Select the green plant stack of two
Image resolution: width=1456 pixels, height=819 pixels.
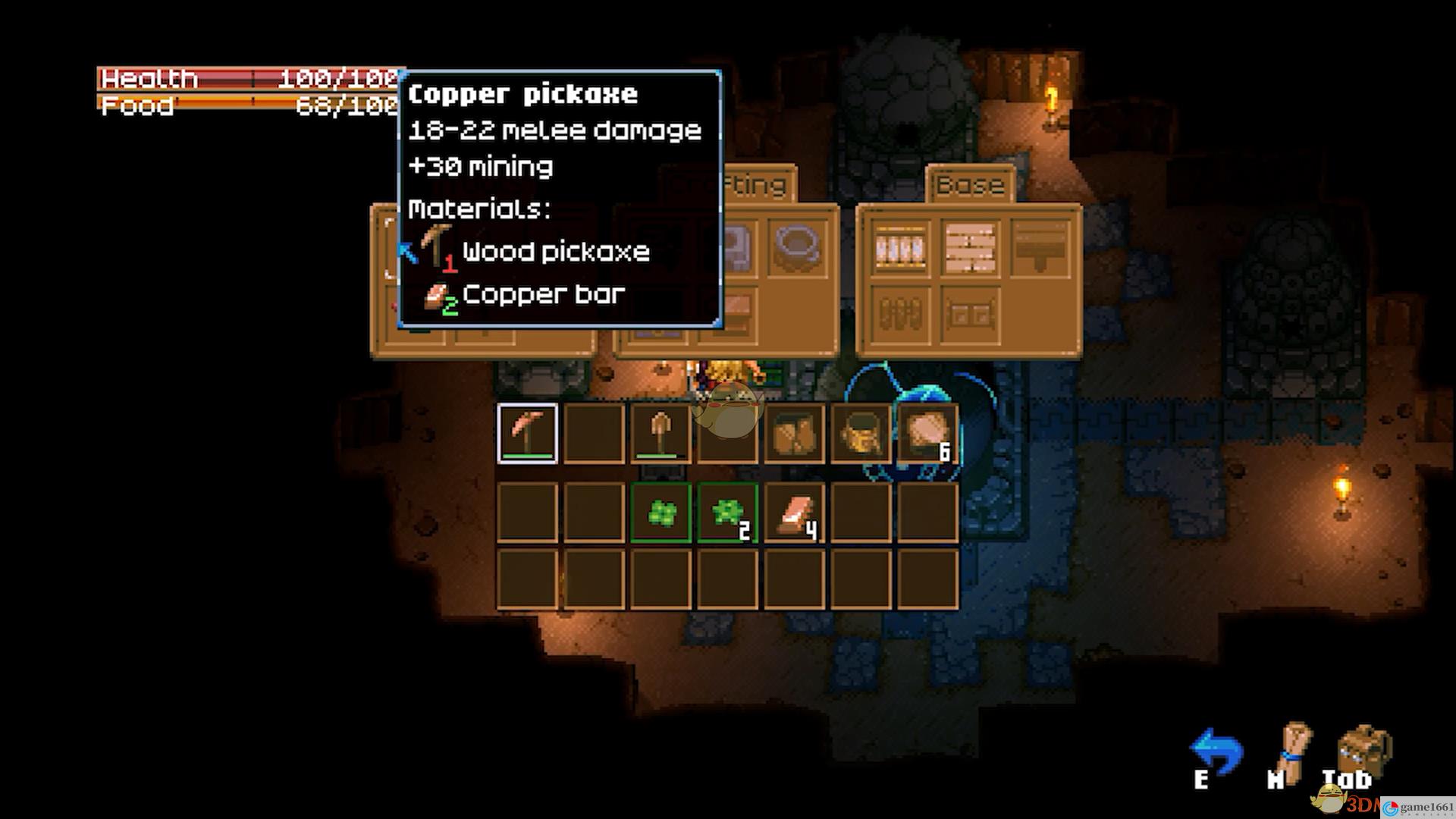pos(727,513)
